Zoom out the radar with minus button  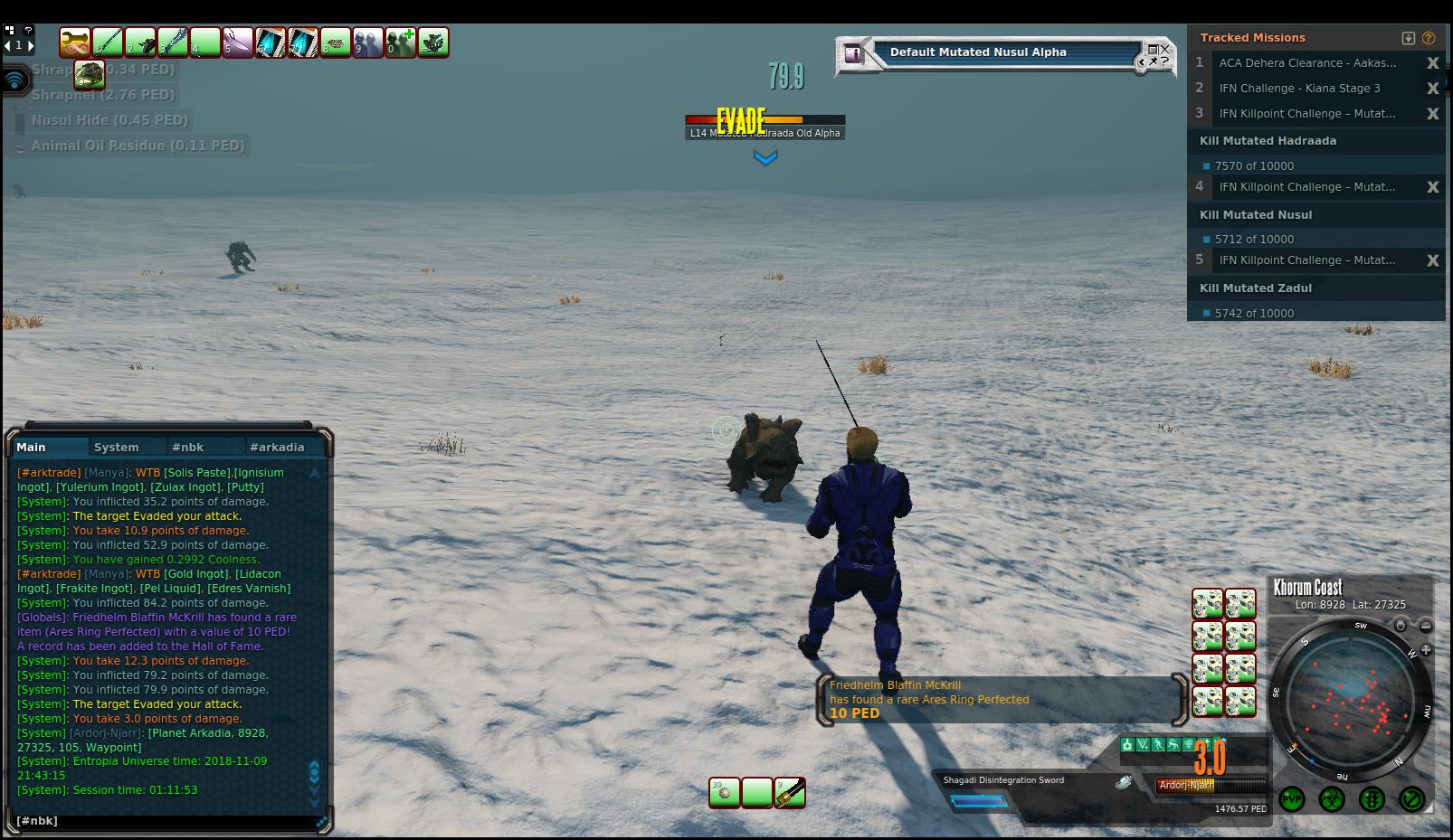point(1426,626)
